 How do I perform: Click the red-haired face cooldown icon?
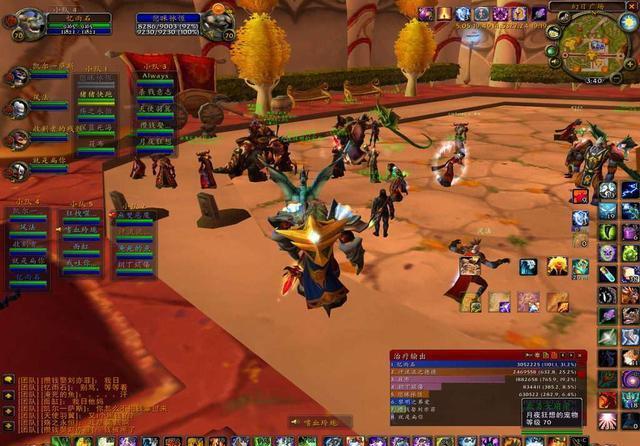point(558,266)
